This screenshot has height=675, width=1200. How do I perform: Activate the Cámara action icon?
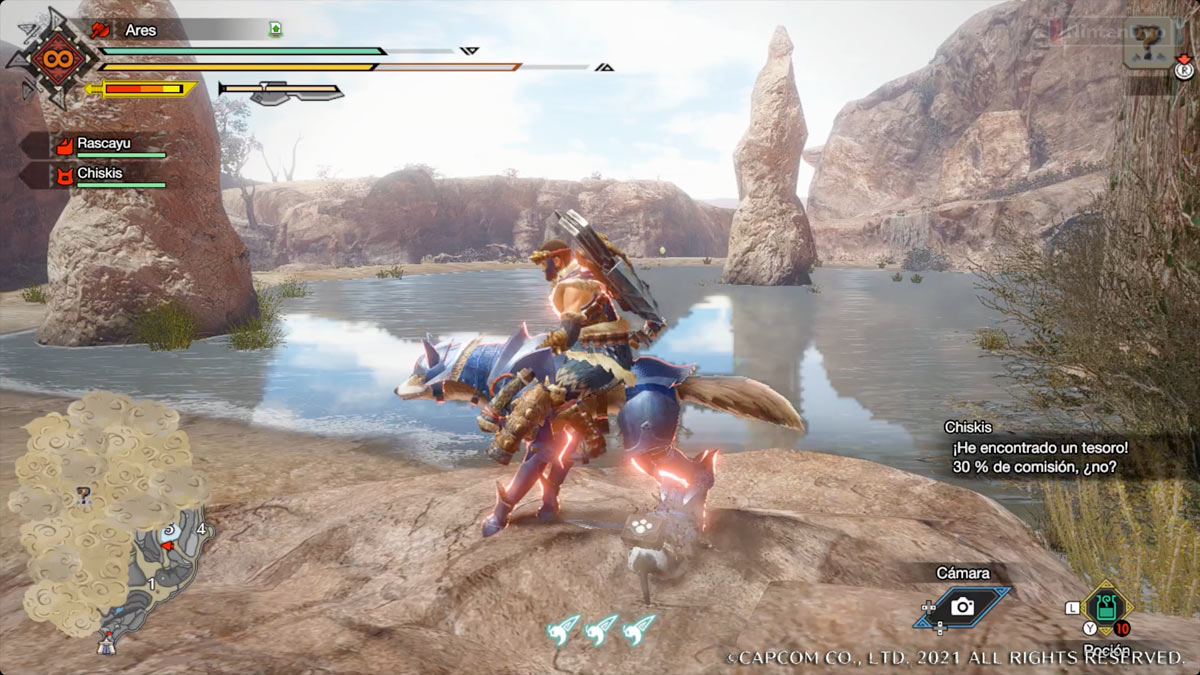(962, 606)
